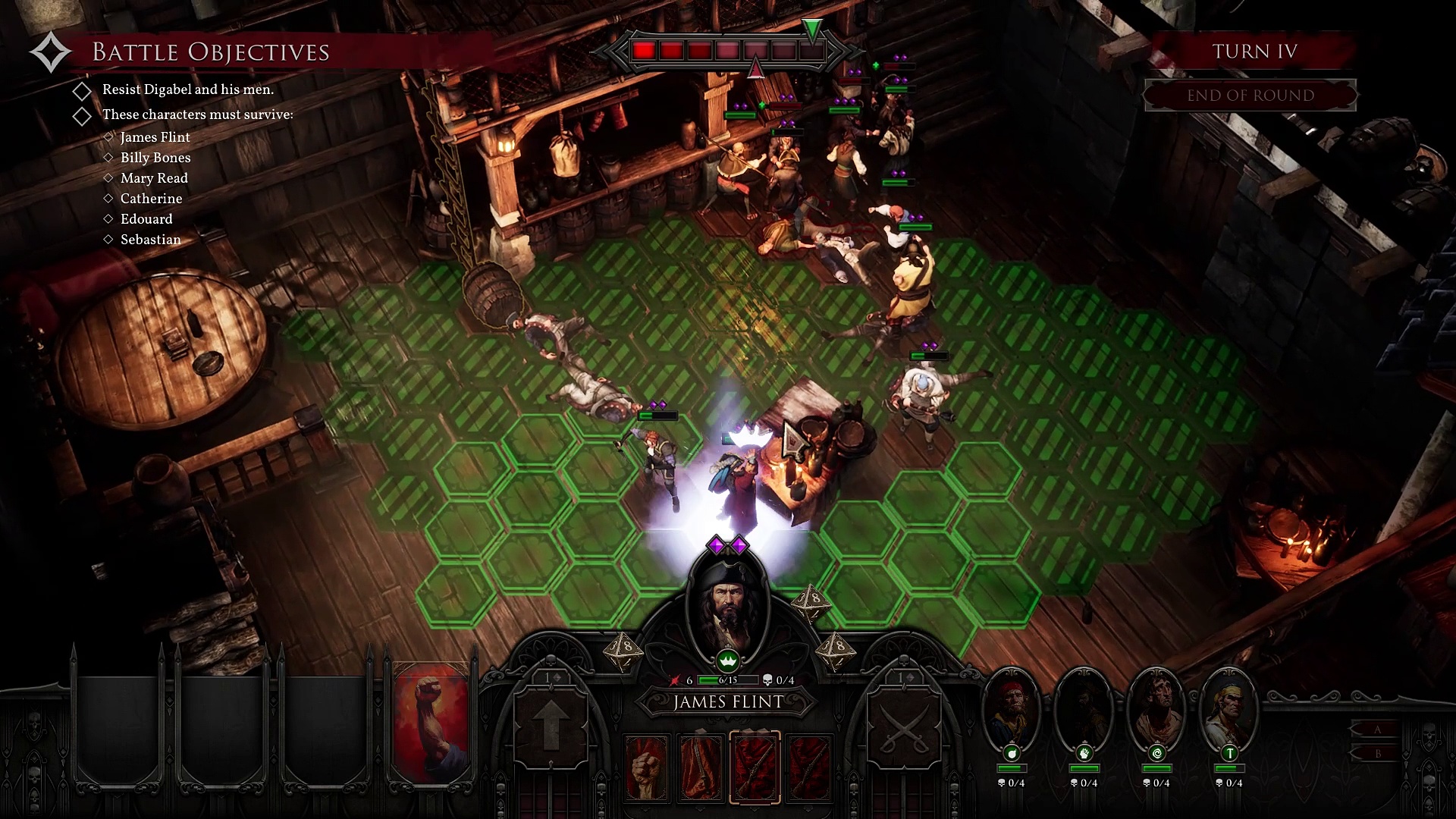1456x819 pixels.
Task: Choose the bare fist card under James Flint
Action: tap(646, 767)
